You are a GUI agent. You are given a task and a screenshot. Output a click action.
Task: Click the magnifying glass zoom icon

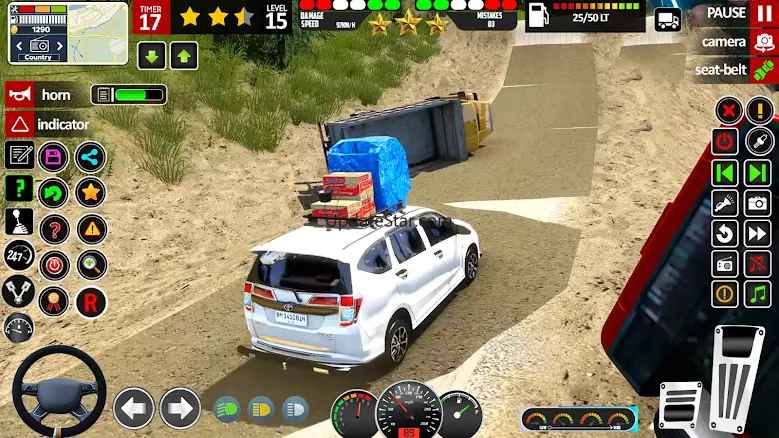[91, 265]
